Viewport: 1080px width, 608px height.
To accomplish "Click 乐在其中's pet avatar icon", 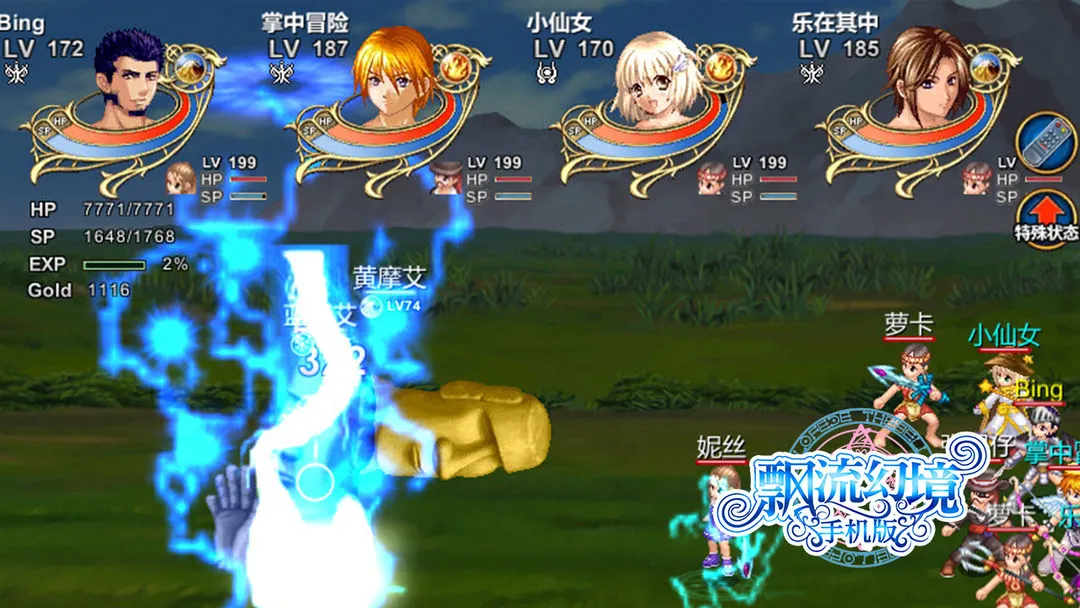I will (977, 179).
